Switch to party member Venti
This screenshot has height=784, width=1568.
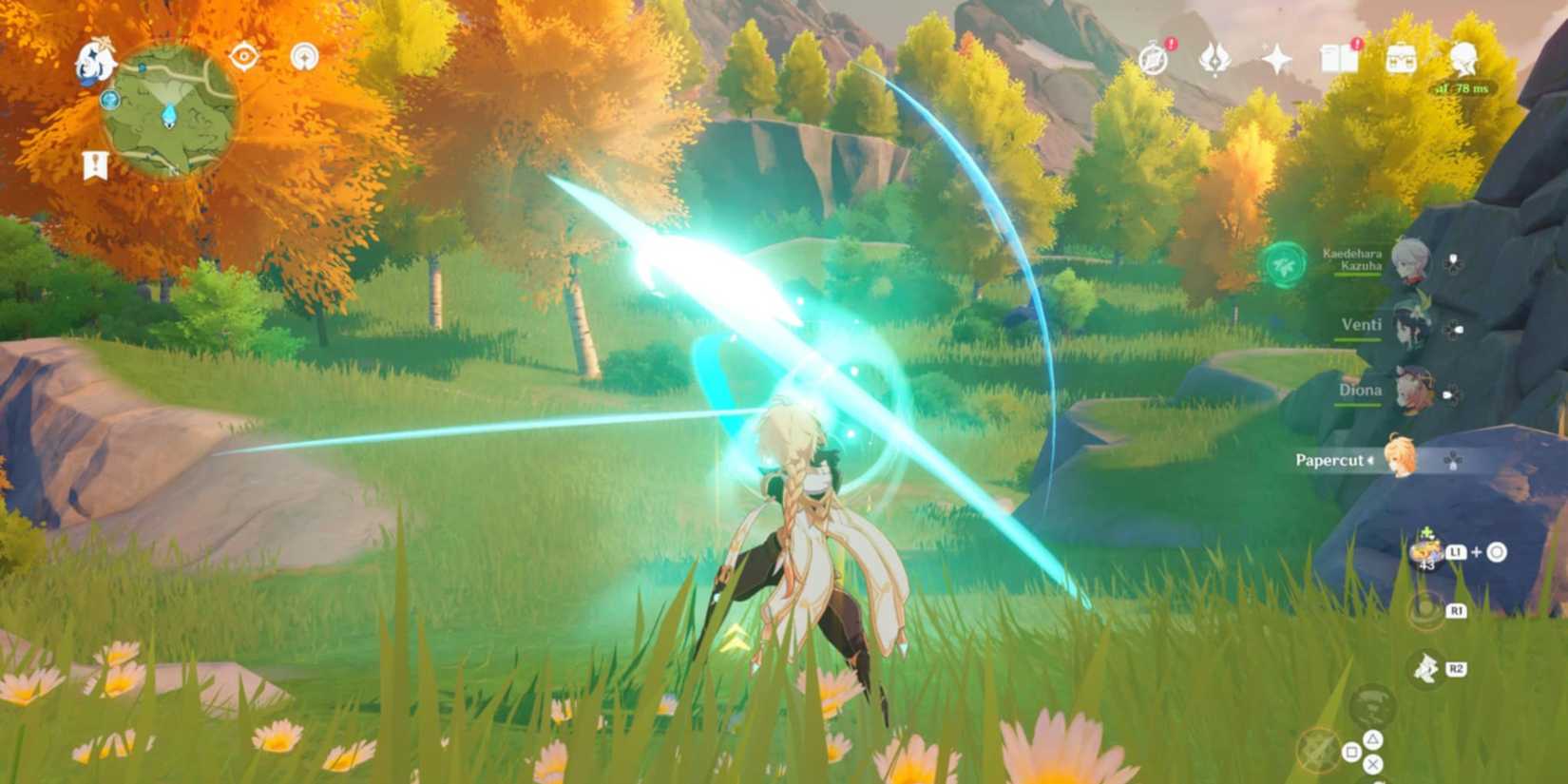(1406, 327)
